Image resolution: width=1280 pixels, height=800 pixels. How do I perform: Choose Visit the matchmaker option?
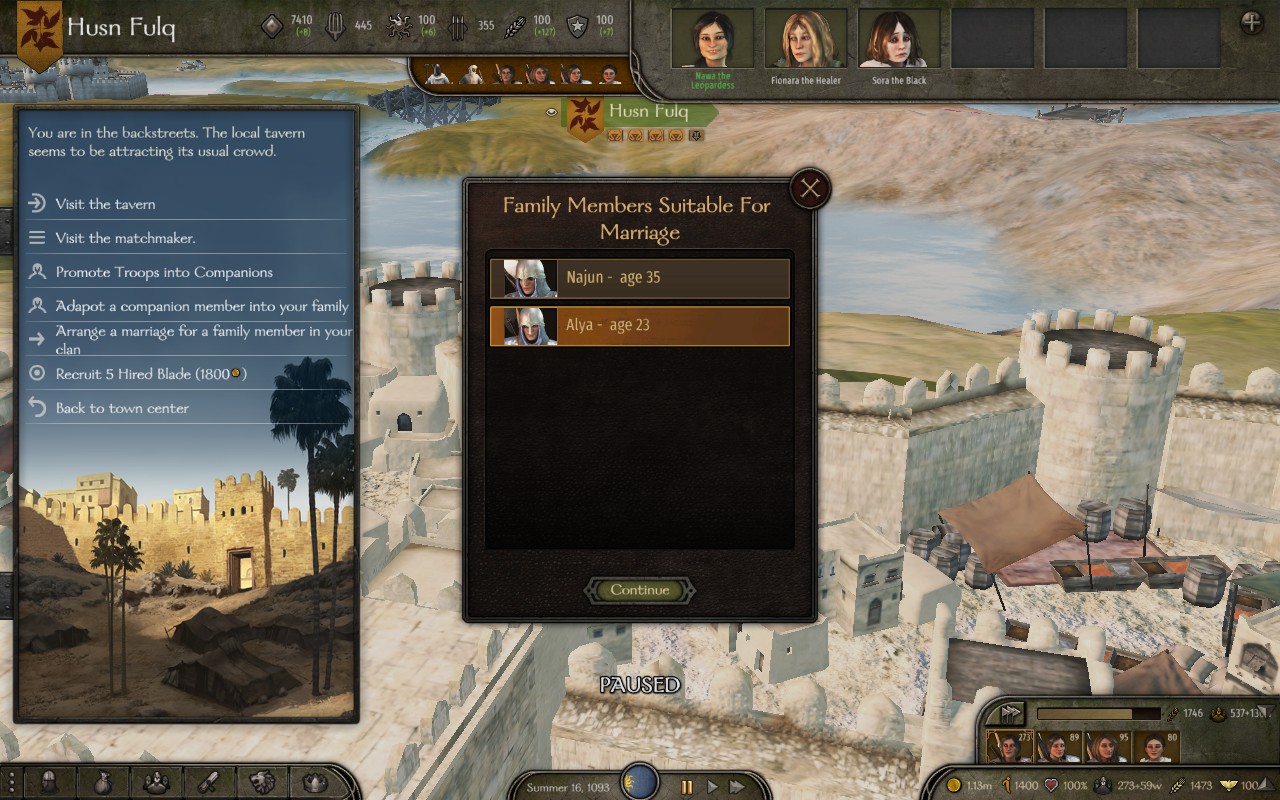125,238
